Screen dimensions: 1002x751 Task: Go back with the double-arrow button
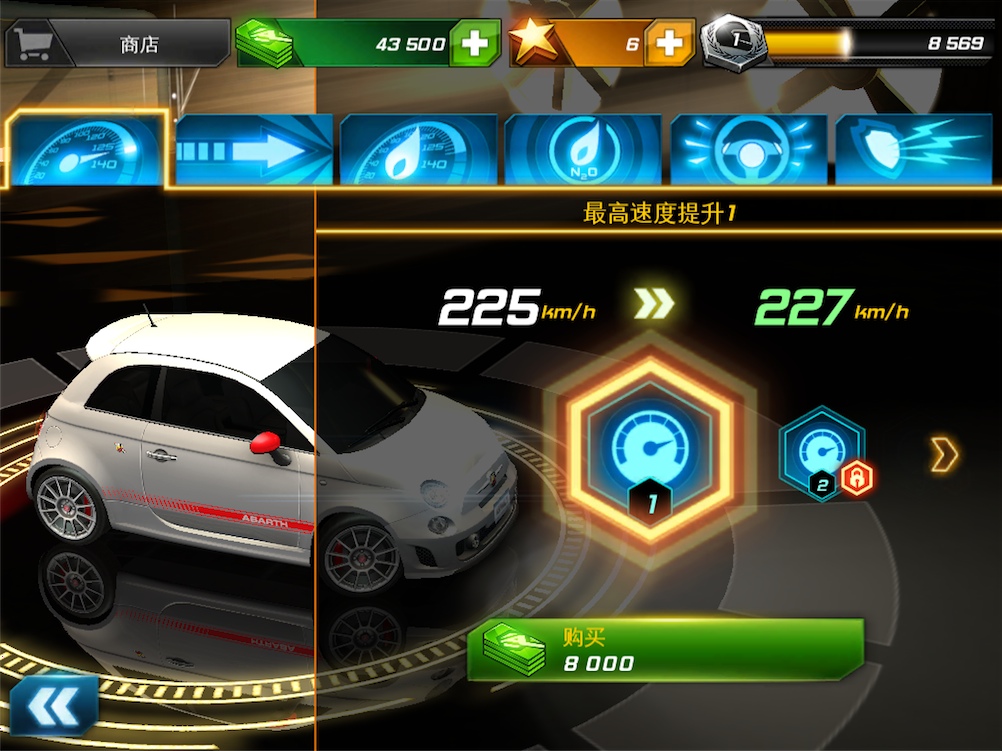tap(53, 706)
